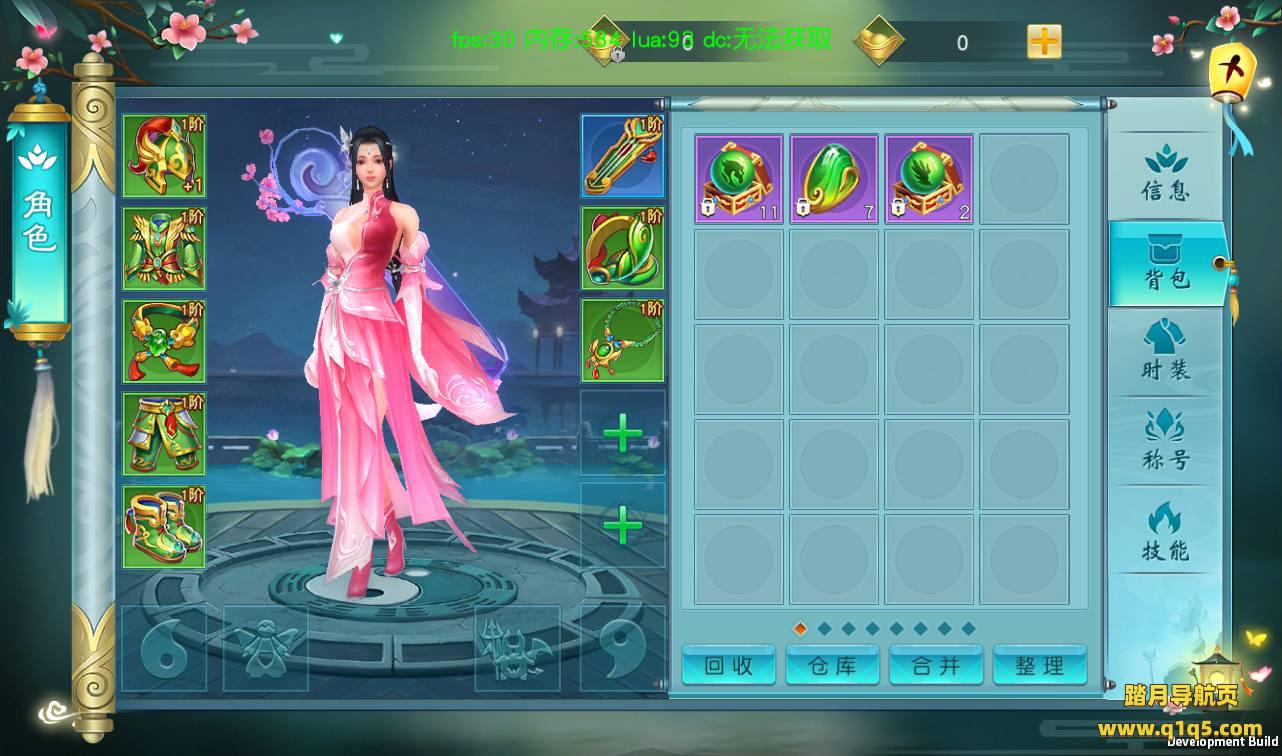Choose the equipped belt slot

click(x=164, y=341)
